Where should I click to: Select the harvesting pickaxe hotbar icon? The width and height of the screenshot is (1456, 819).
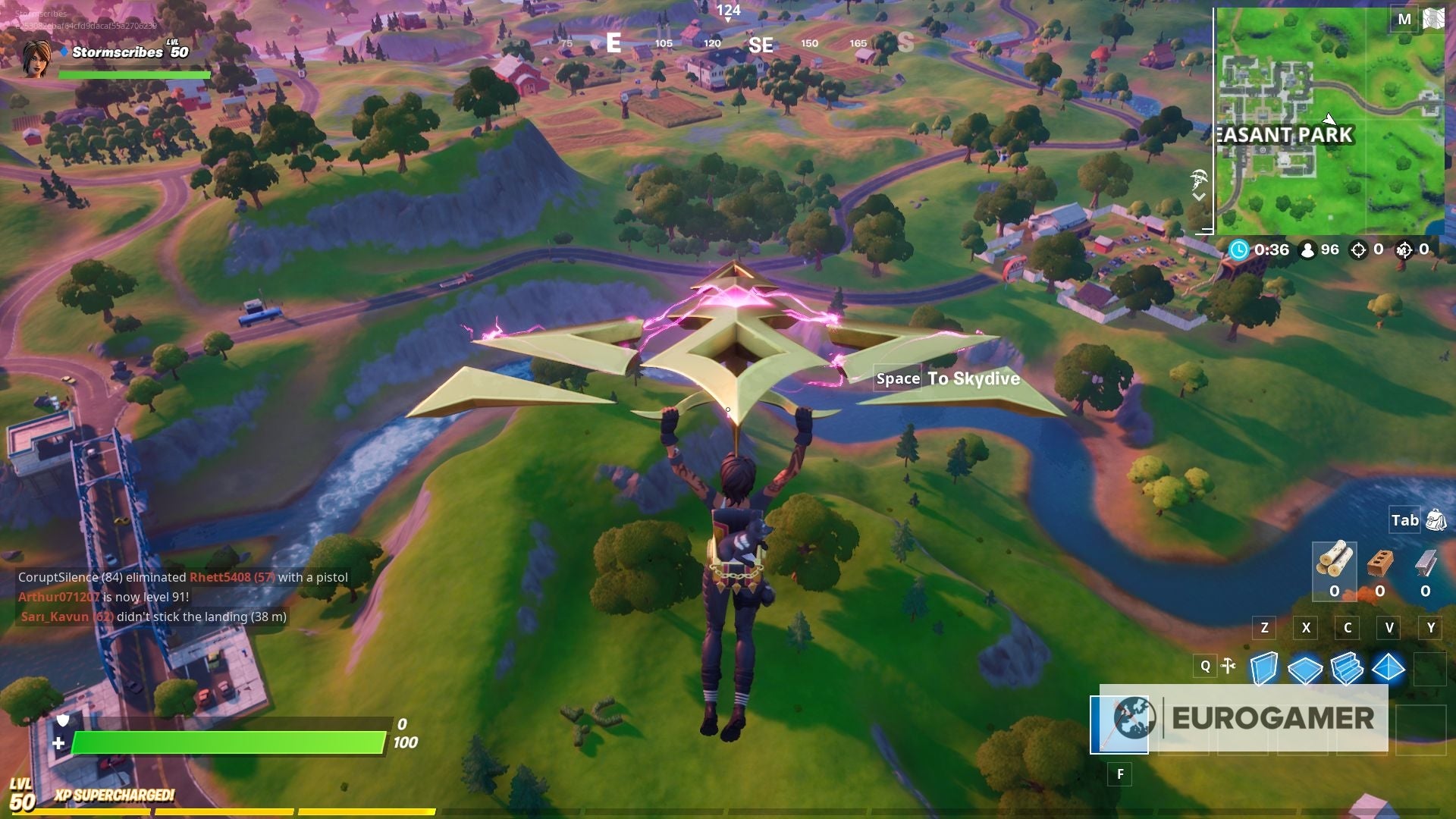point(1228,665)
